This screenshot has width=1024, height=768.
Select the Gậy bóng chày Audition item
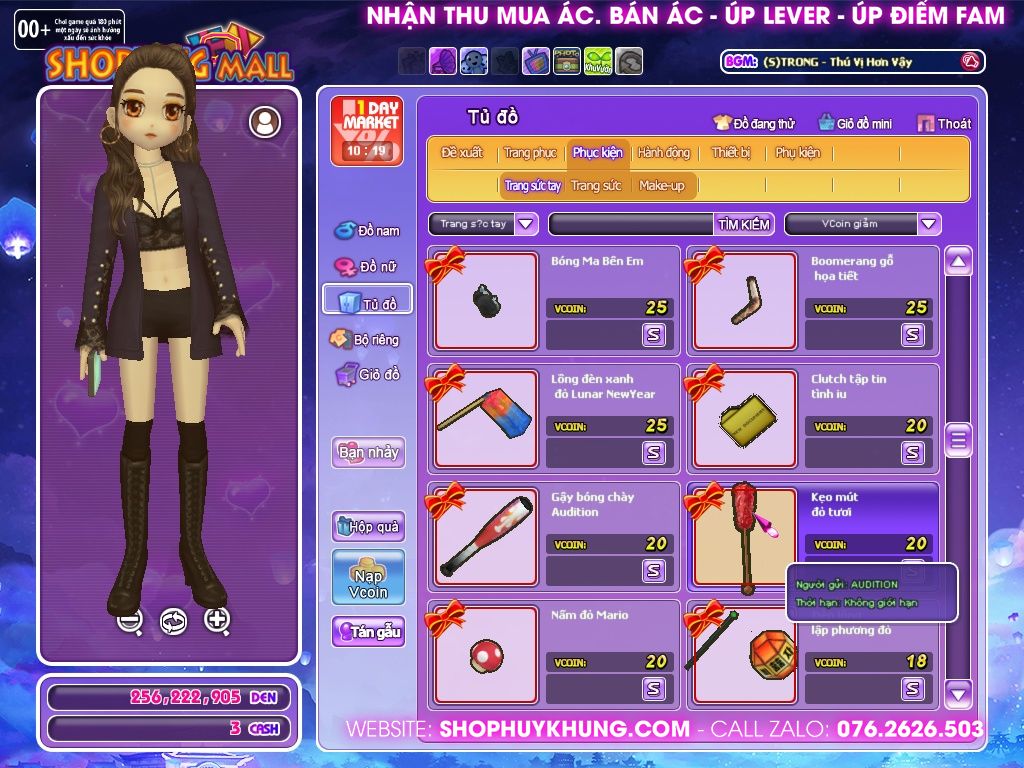pos(486,537)
